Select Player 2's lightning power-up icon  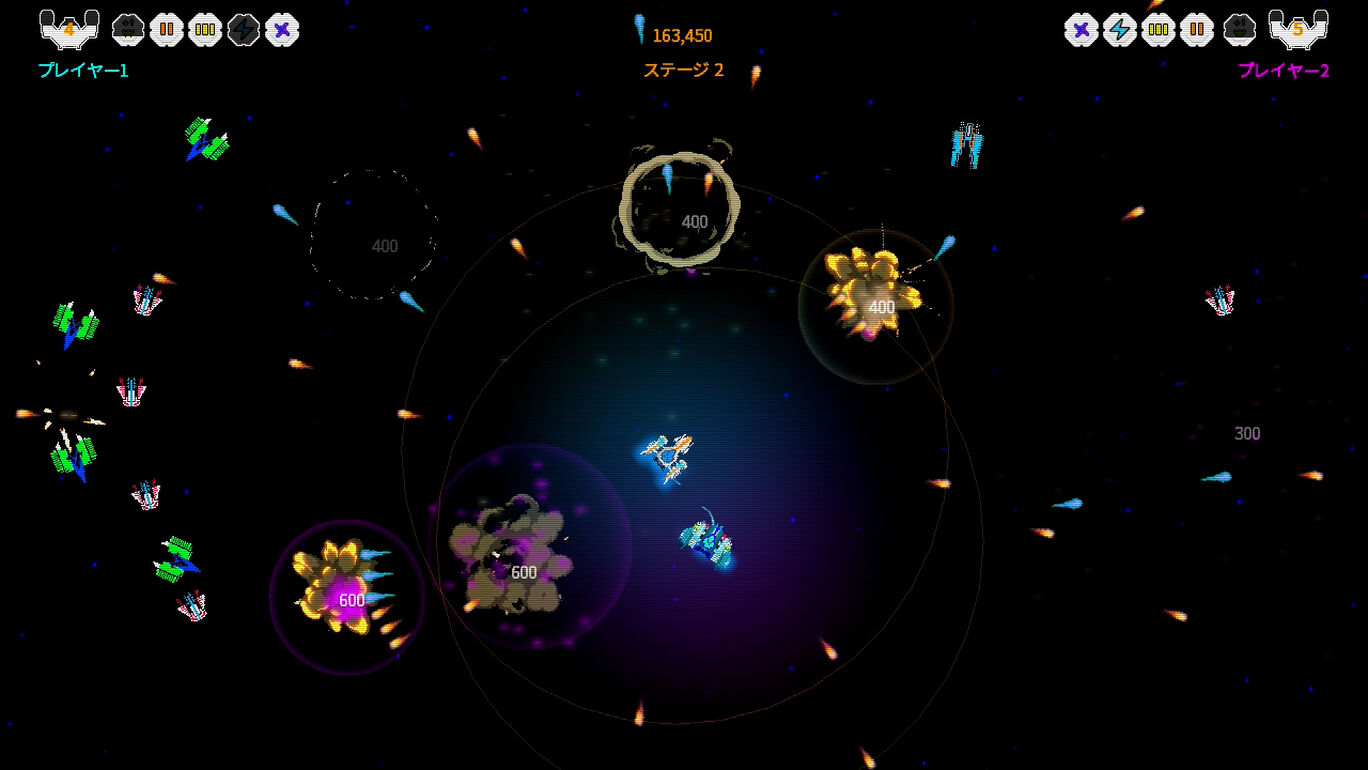click(1120, 29)
